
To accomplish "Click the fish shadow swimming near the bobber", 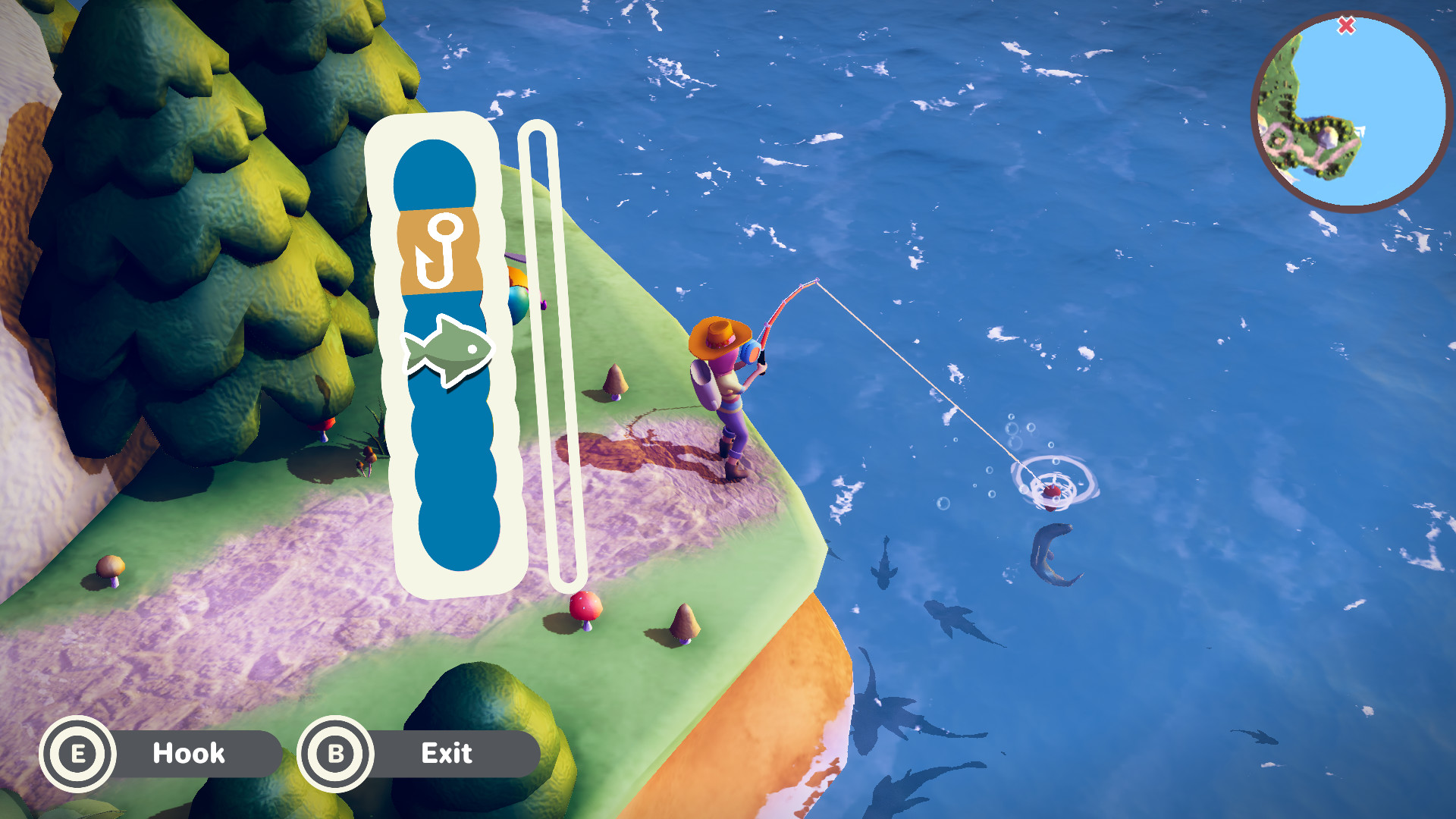I will (x=1056, y=554).
